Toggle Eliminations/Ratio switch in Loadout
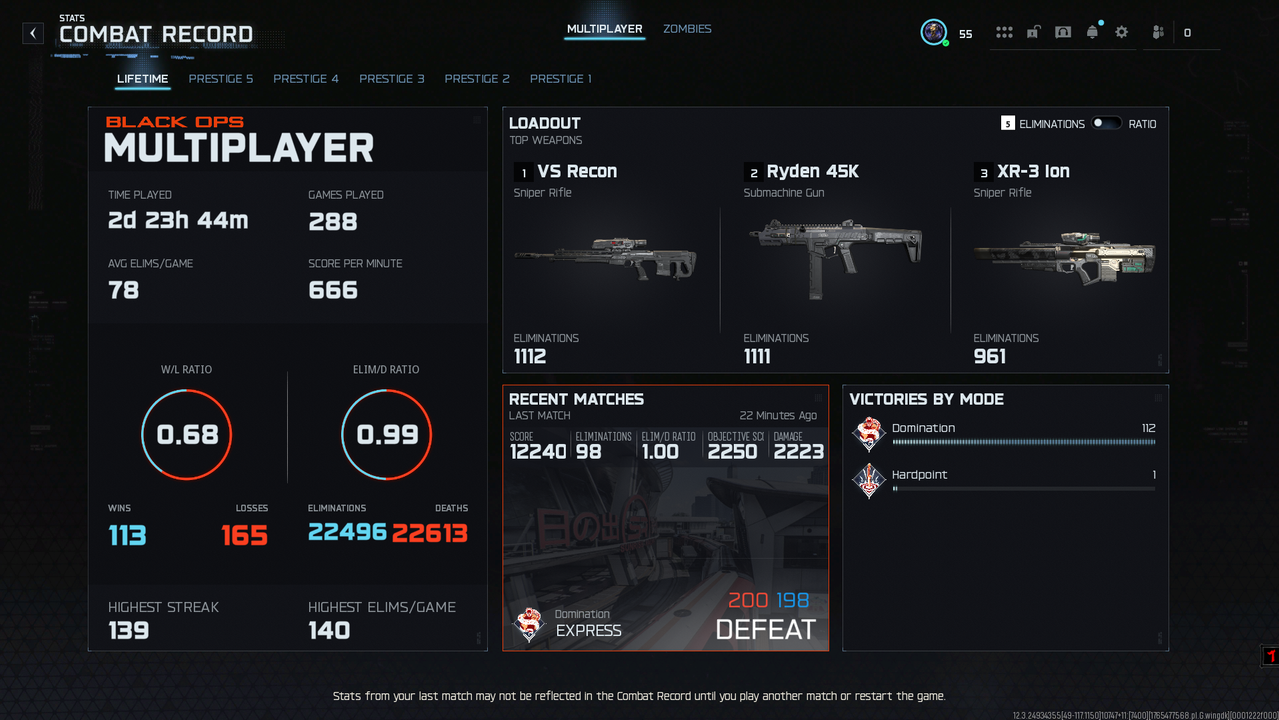 [x=1106, y=123]
